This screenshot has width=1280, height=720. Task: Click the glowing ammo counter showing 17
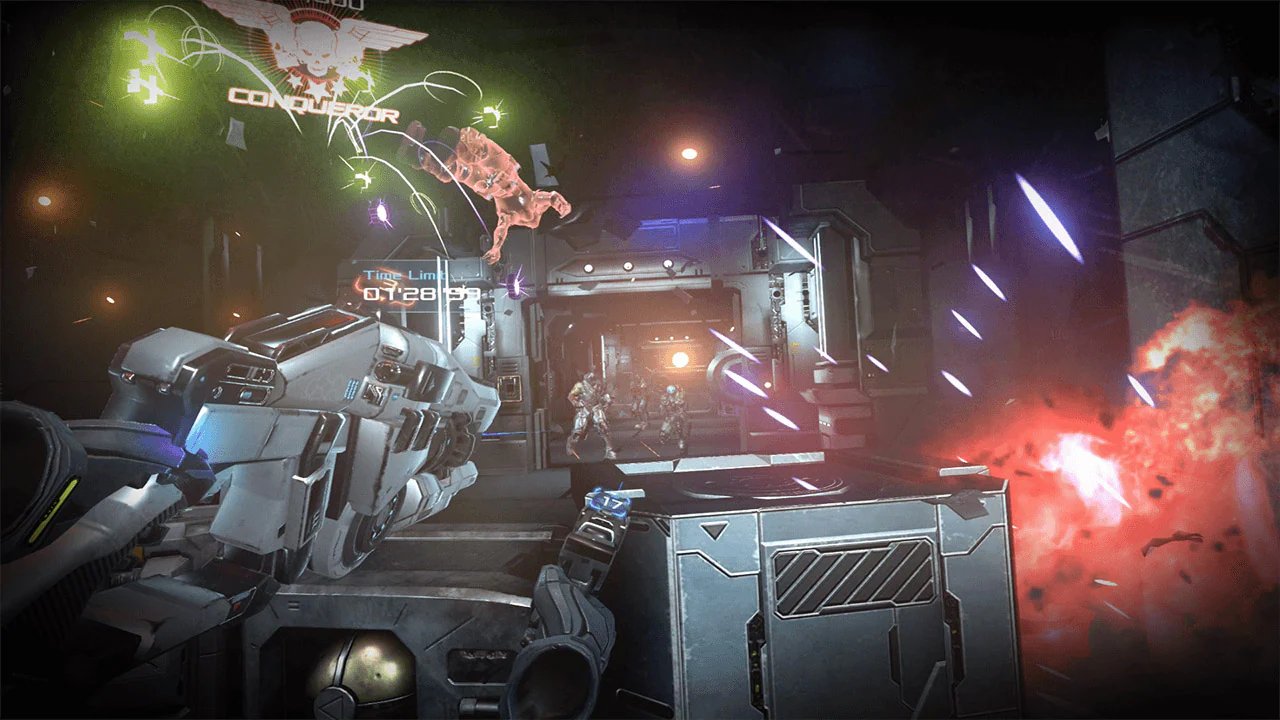point(610,503)
